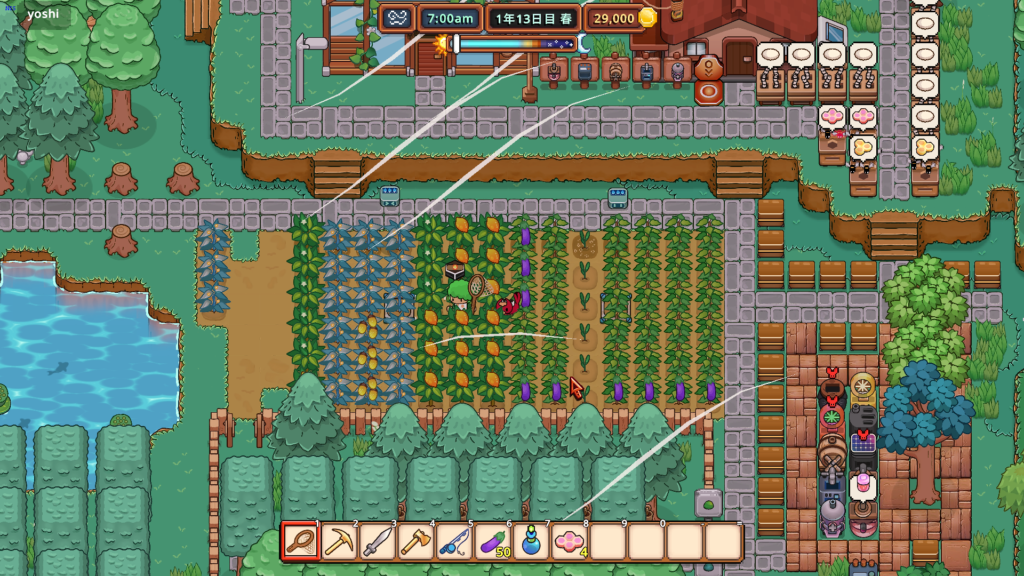Image resolution: width=1024 pixels, height=576 pixels.
Task: Equip the sword from the hotbar
Action: (x=377, y=542)
